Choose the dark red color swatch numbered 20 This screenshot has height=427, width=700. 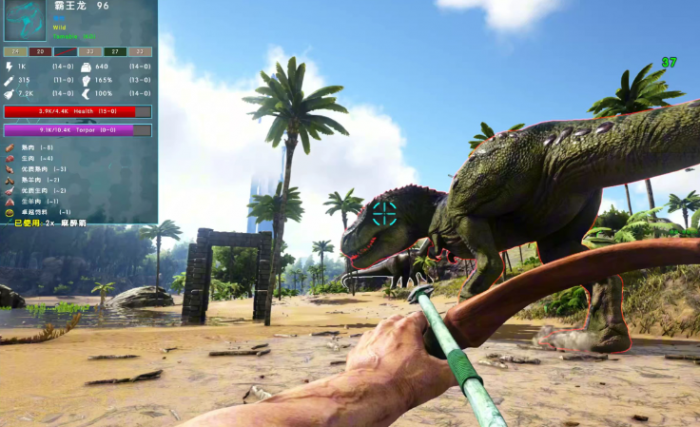(39, 51)
